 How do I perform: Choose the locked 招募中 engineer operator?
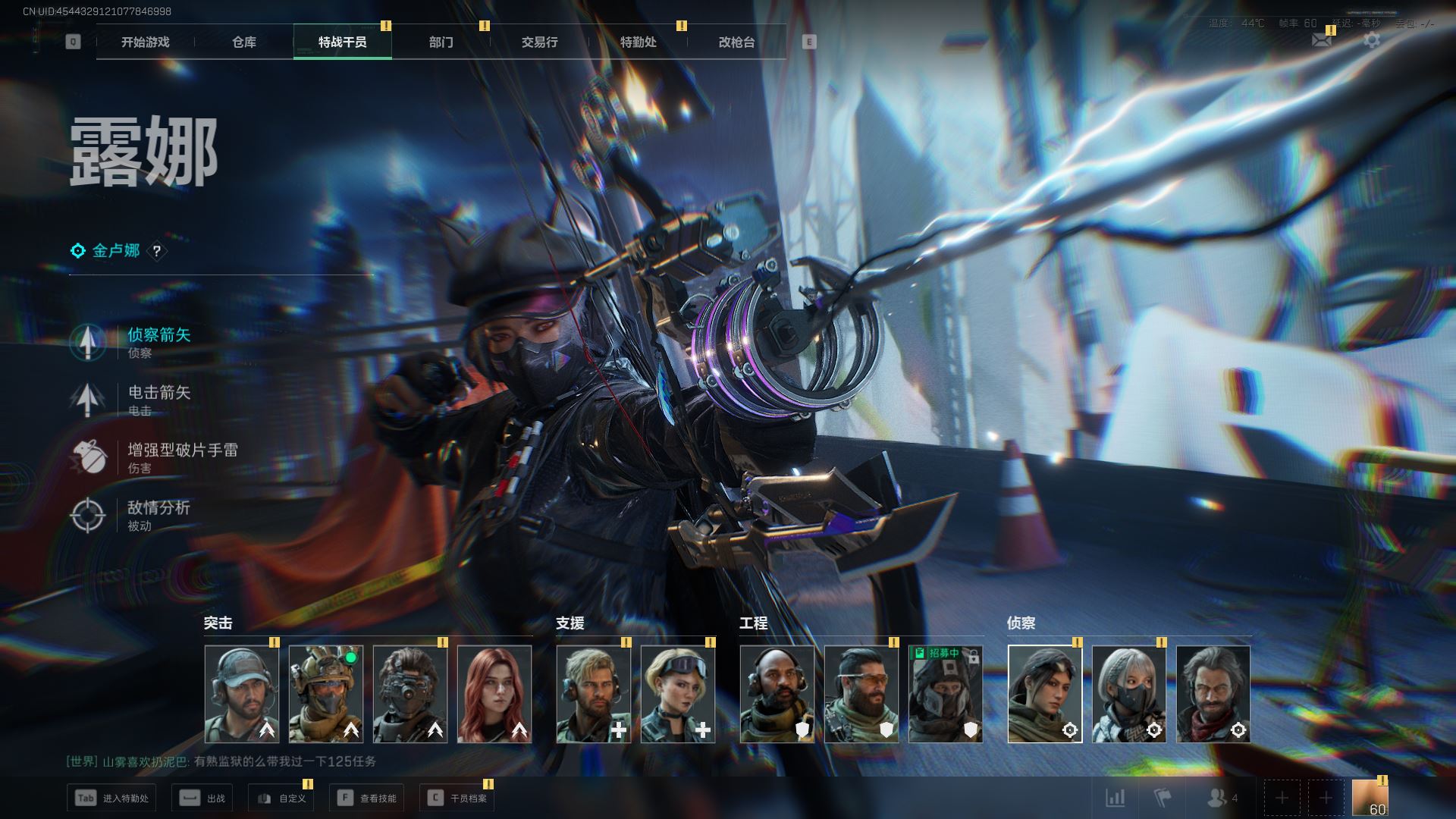pos(946,694)
